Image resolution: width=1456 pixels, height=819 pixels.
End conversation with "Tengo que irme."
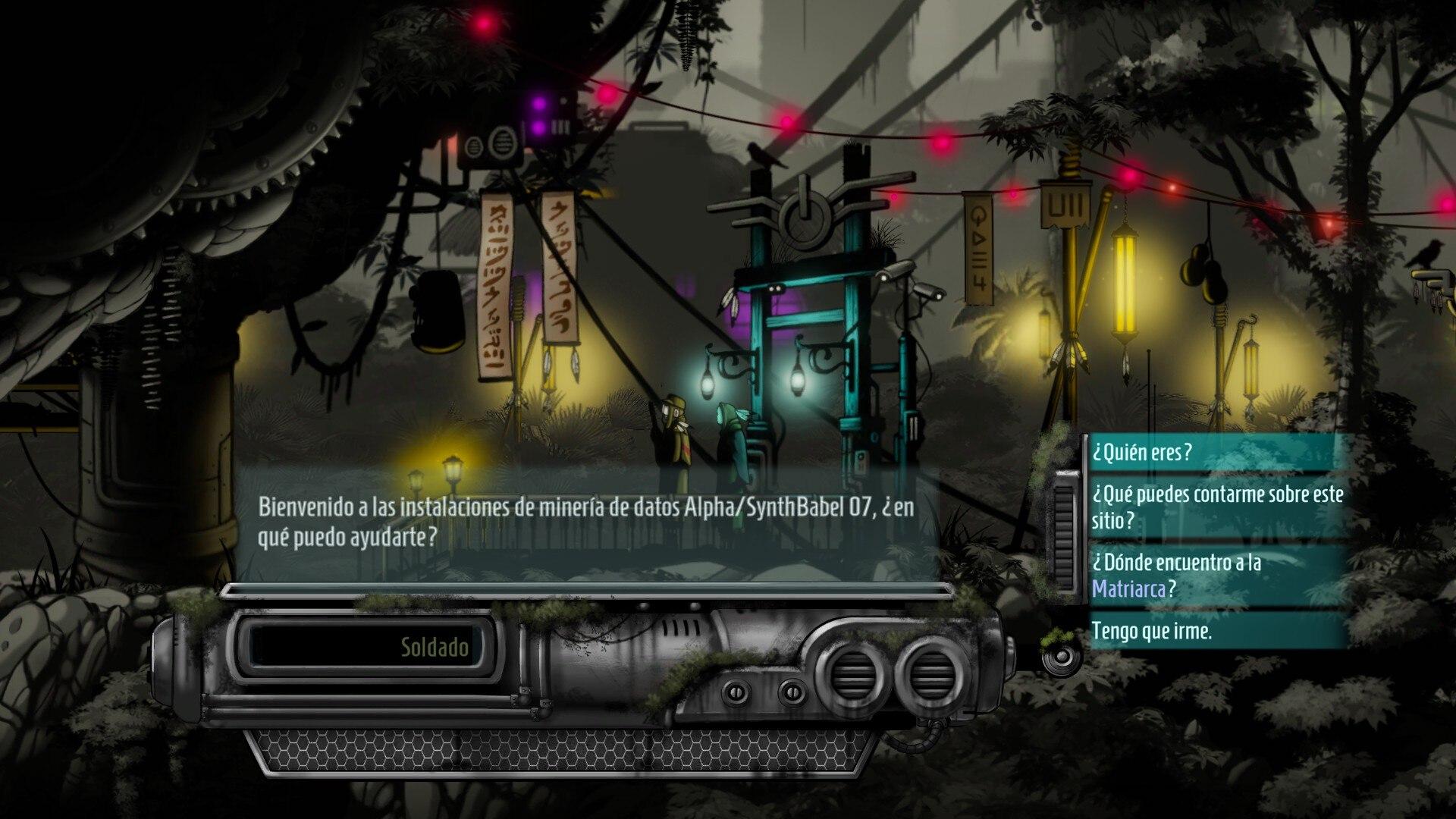1152,631
